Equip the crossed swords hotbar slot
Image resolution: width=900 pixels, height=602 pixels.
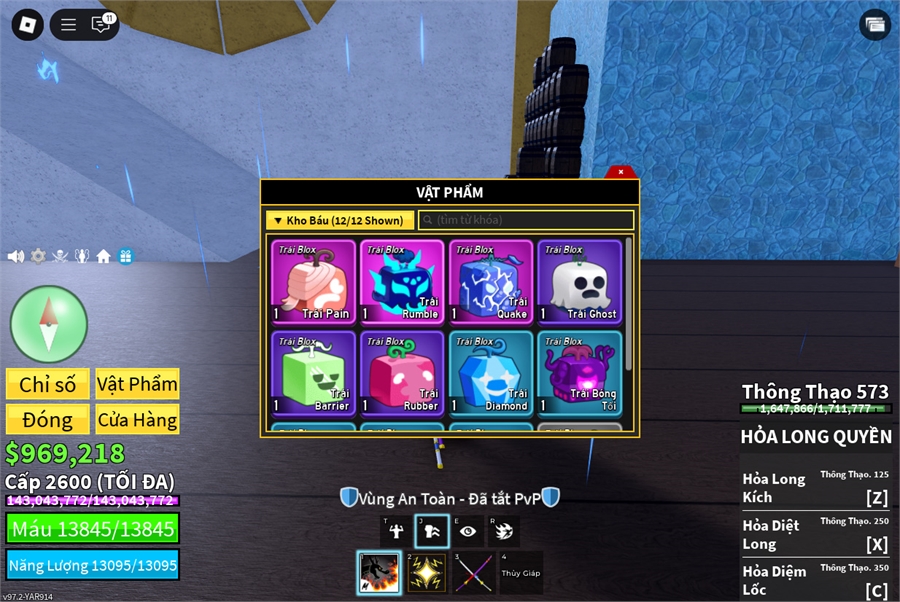click(x=474, y=573)
